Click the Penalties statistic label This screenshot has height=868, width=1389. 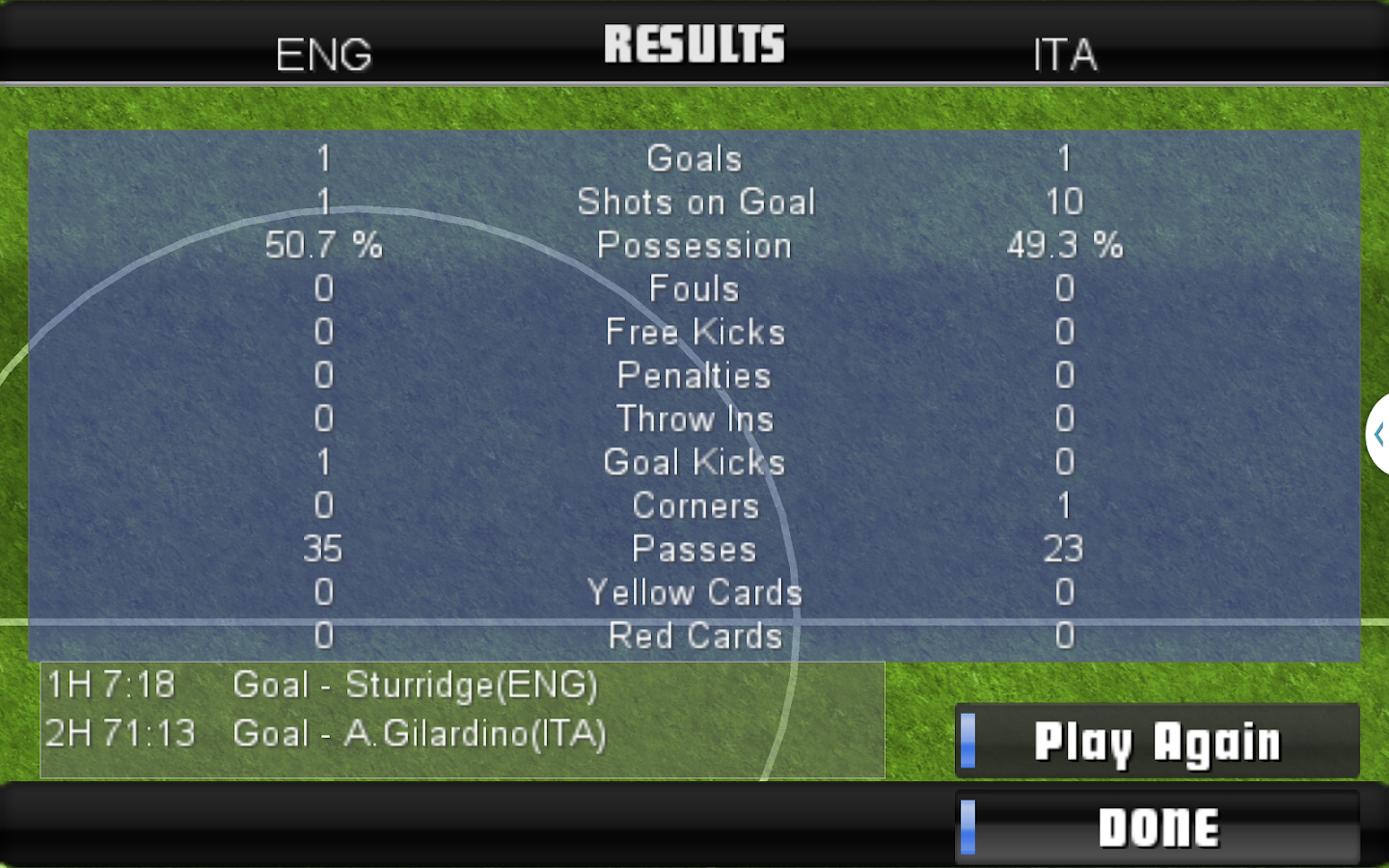pos(694,375)
